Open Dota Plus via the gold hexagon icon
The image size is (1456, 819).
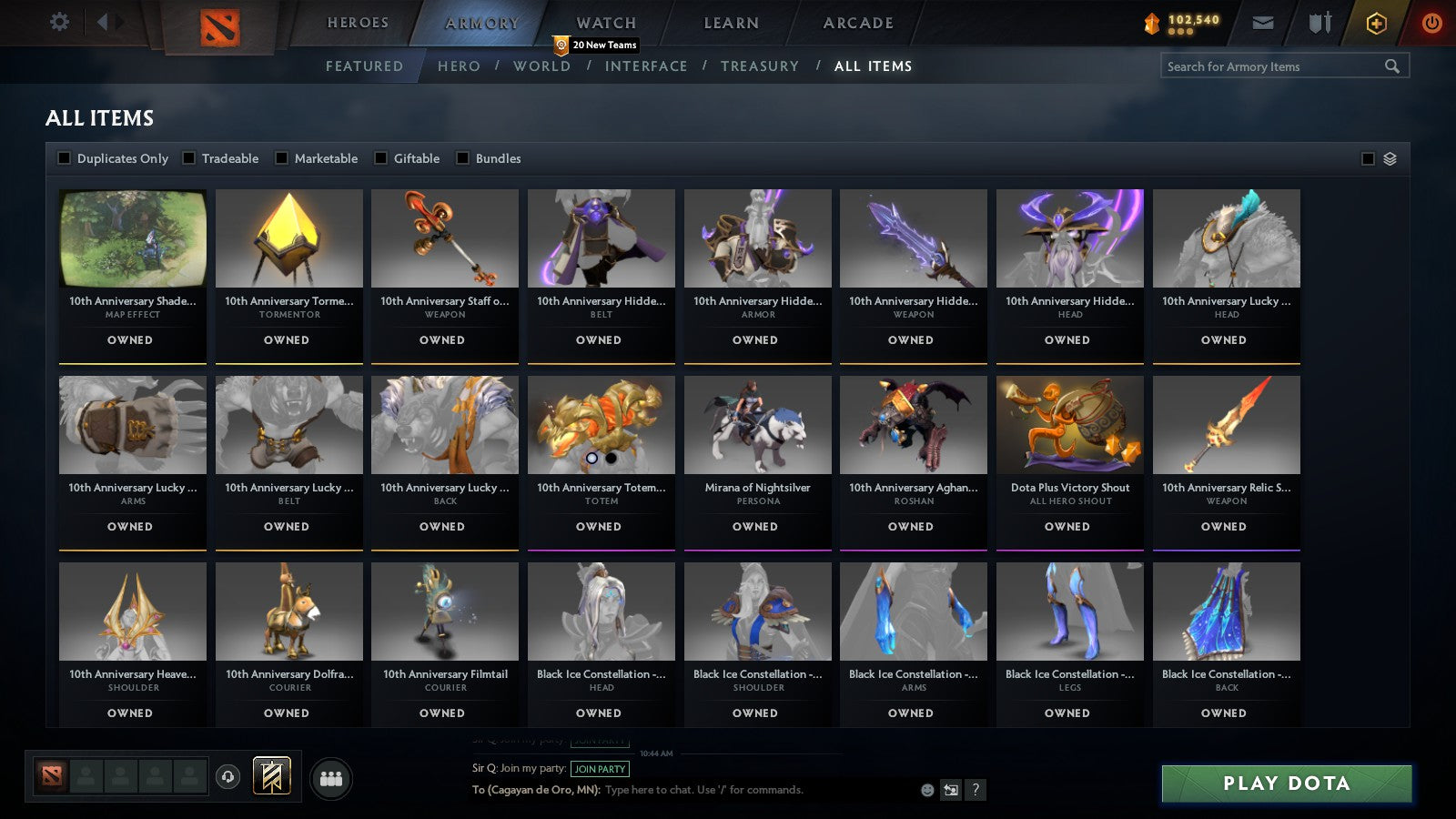click(x=1376, y=23)
